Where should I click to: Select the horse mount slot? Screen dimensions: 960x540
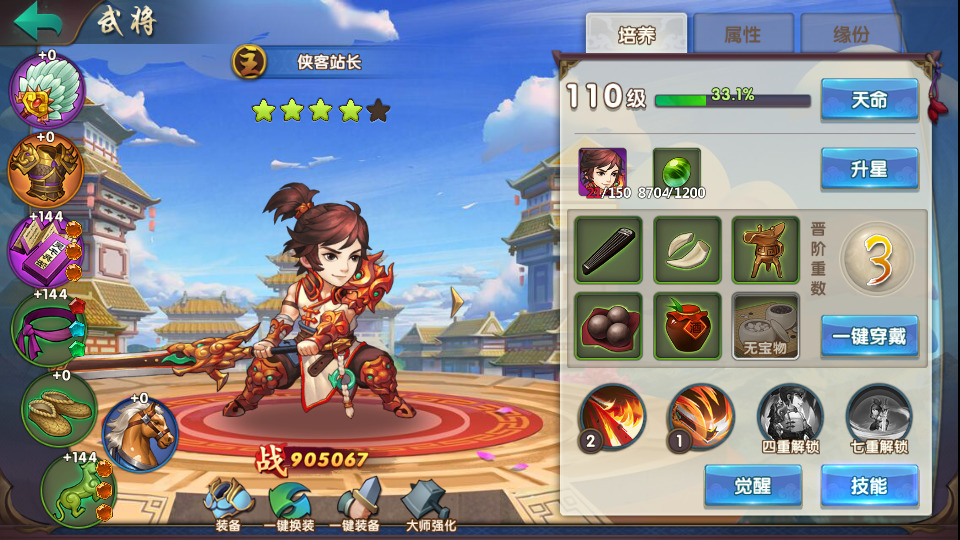[140, 433]
